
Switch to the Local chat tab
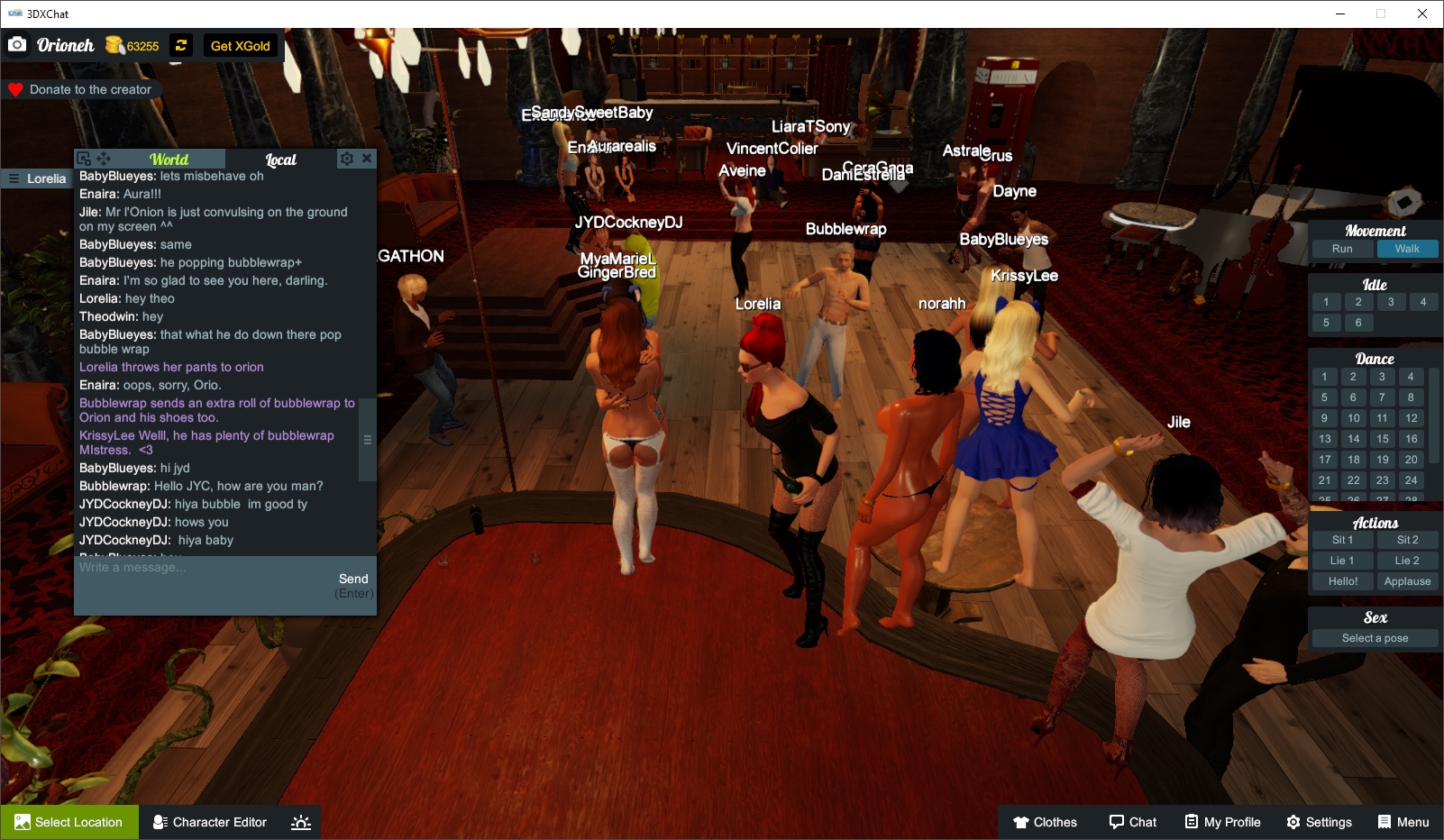(280, 160)
